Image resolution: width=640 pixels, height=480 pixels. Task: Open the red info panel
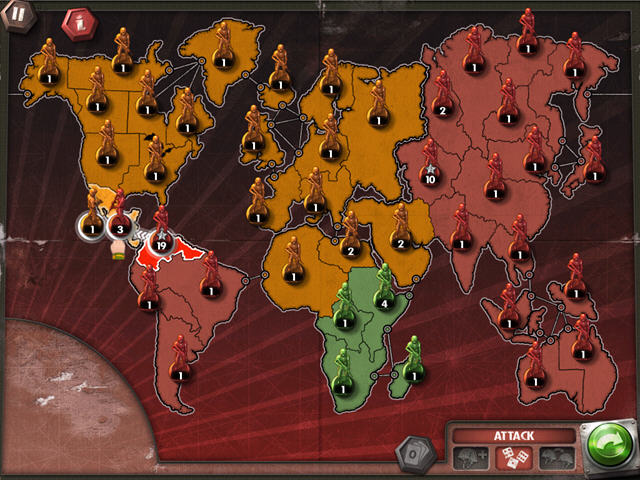click(76, 22)
